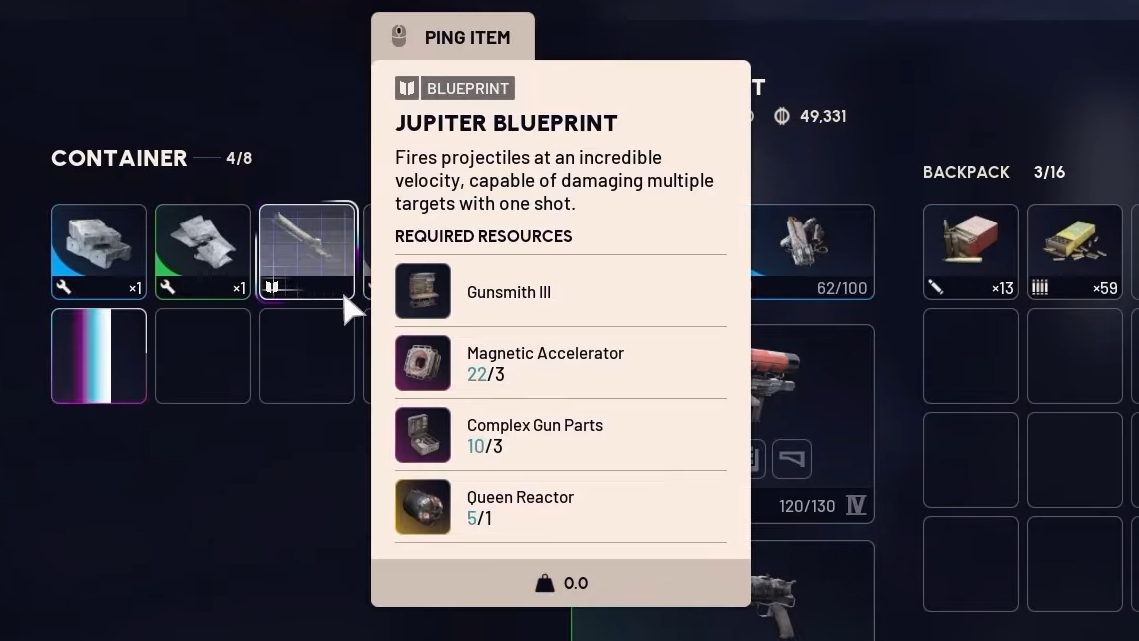This screenshot has height=641, width=1139.
Task: Choose the yellow ammo box stack of 59
Action: tap(1074, 251)
